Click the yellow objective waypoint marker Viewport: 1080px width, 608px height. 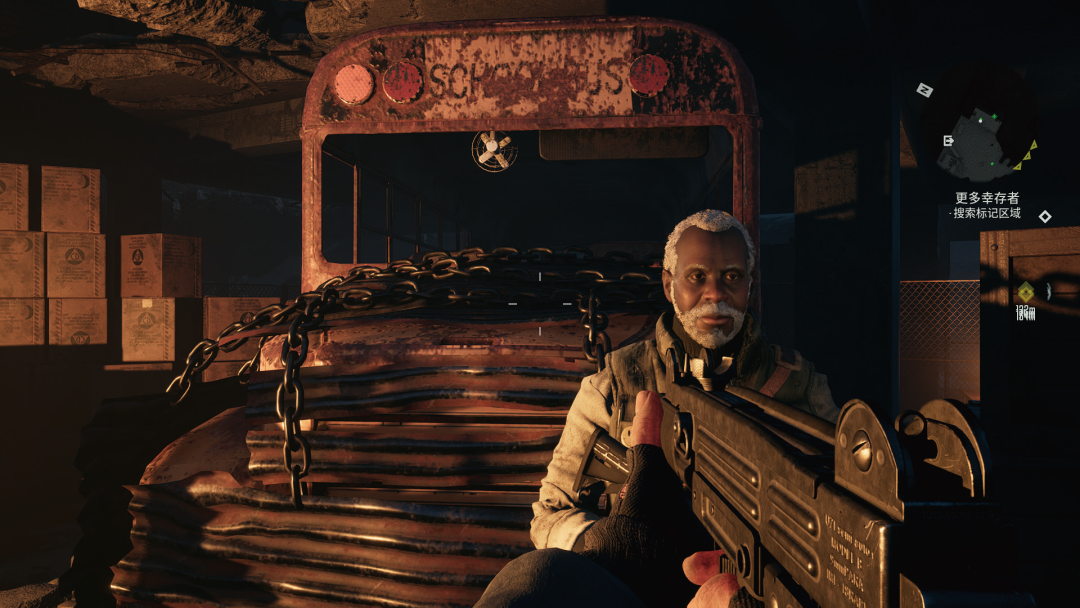[1025, 291]
